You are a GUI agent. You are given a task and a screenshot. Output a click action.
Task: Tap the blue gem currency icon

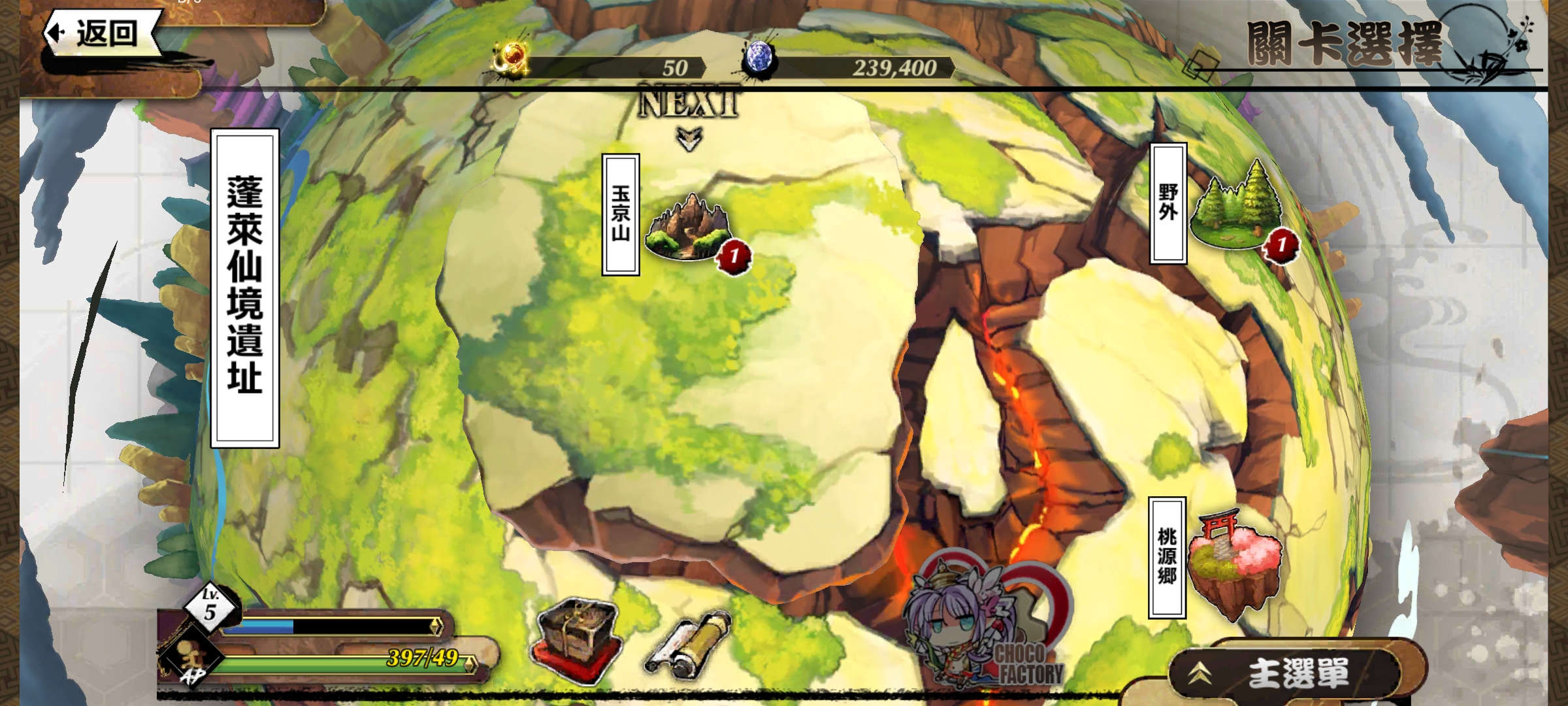pyautogui.click(x=759, y=59)
